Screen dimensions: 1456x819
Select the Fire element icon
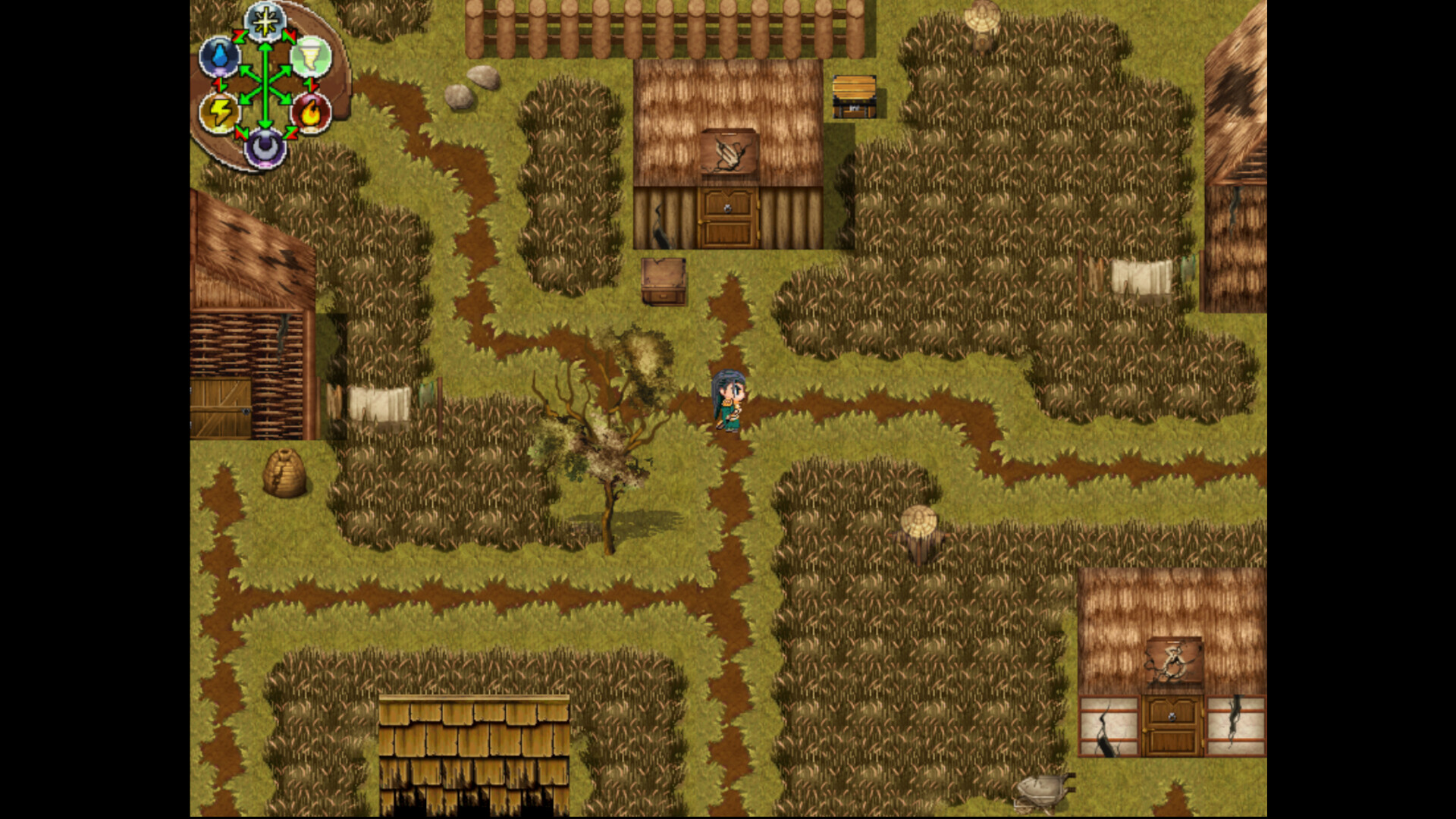[312, 111]
